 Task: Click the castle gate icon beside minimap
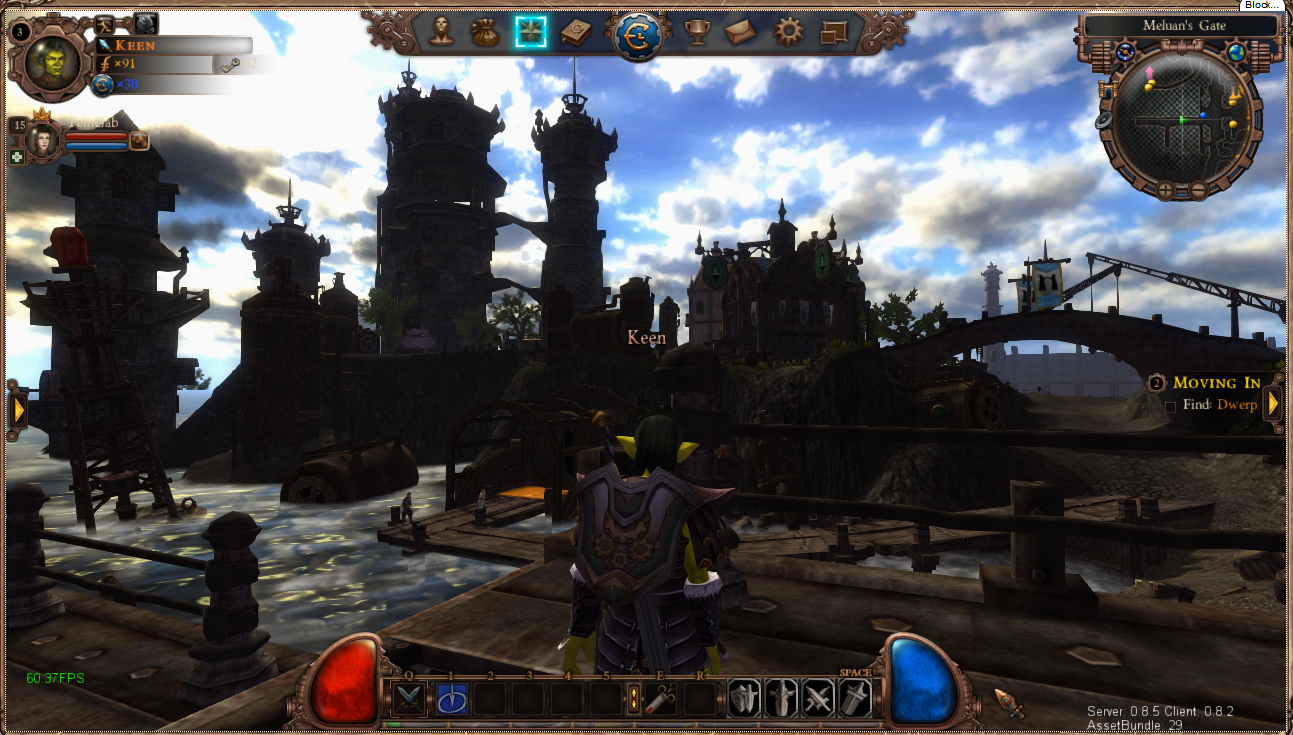pyautogui.click(x=1107, y=91)
